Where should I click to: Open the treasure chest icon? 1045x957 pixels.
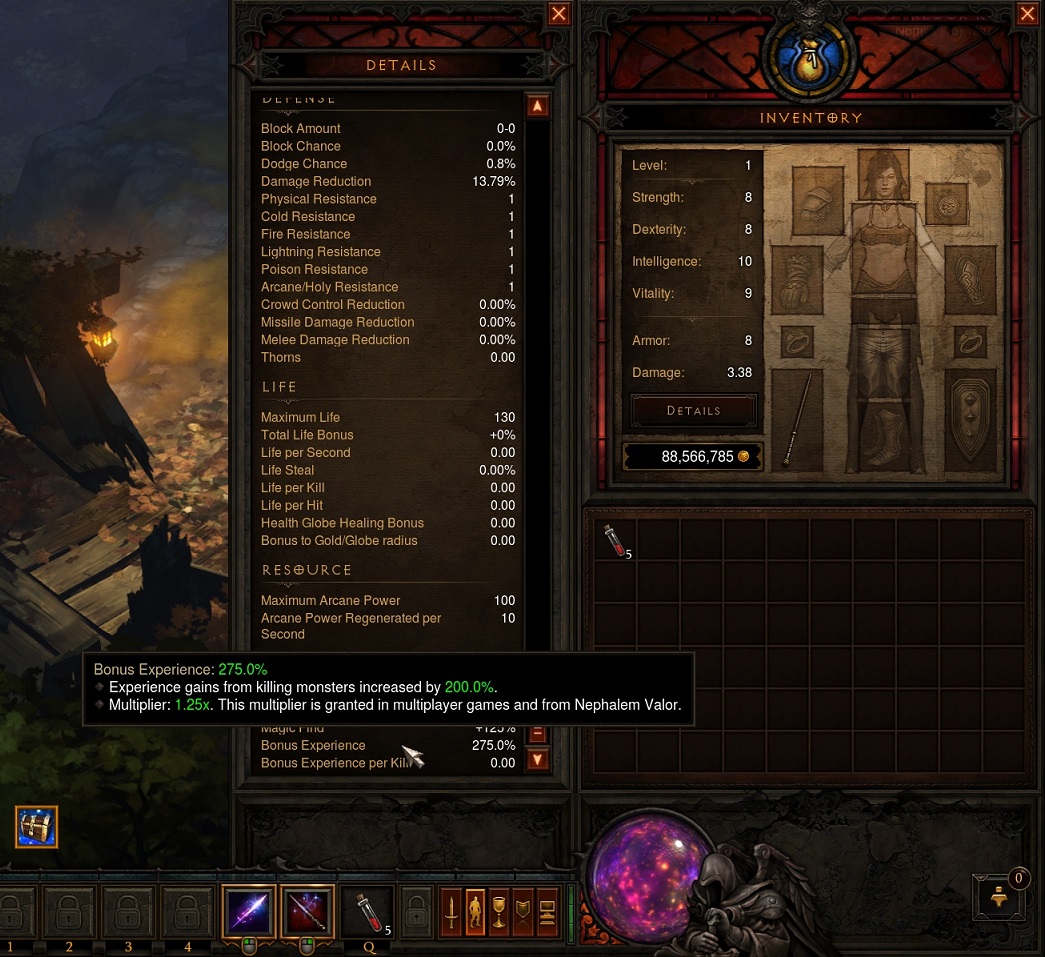click(37, 827)
